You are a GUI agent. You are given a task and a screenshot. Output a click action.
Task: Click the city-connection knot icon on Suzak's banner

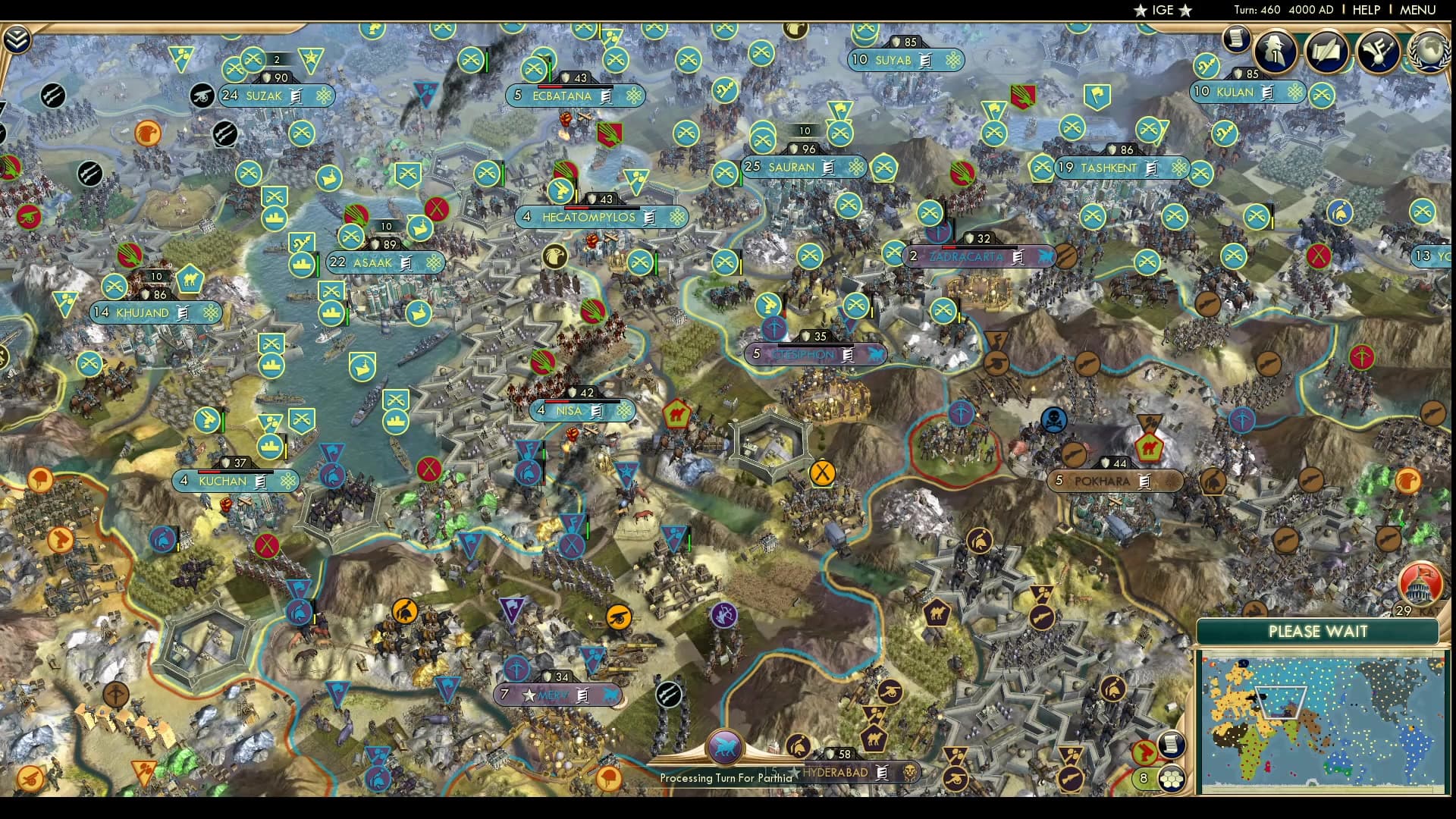[x=324, y=96]
